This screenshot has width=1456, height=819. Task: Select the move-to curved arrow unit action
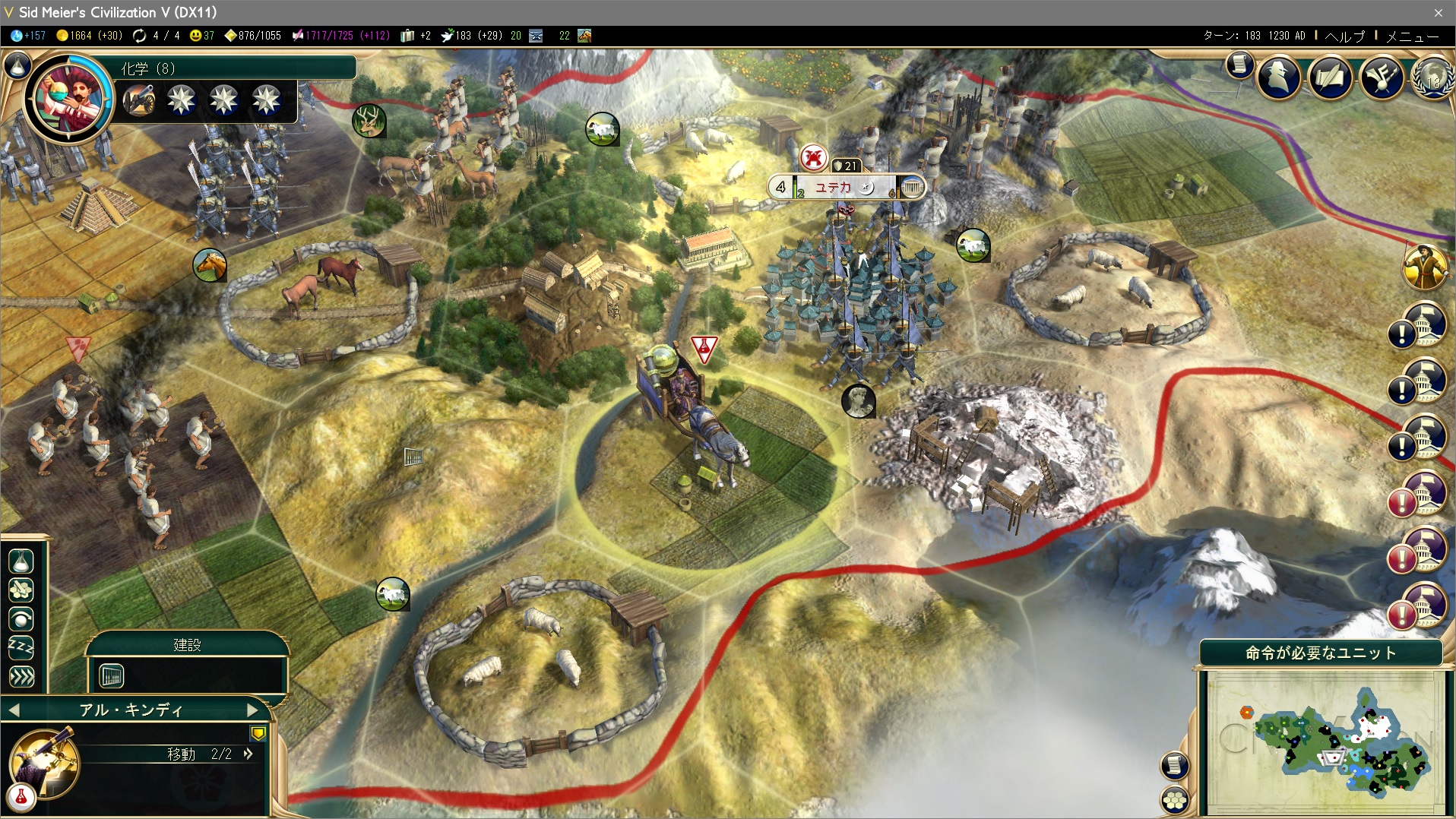(21, 619)
